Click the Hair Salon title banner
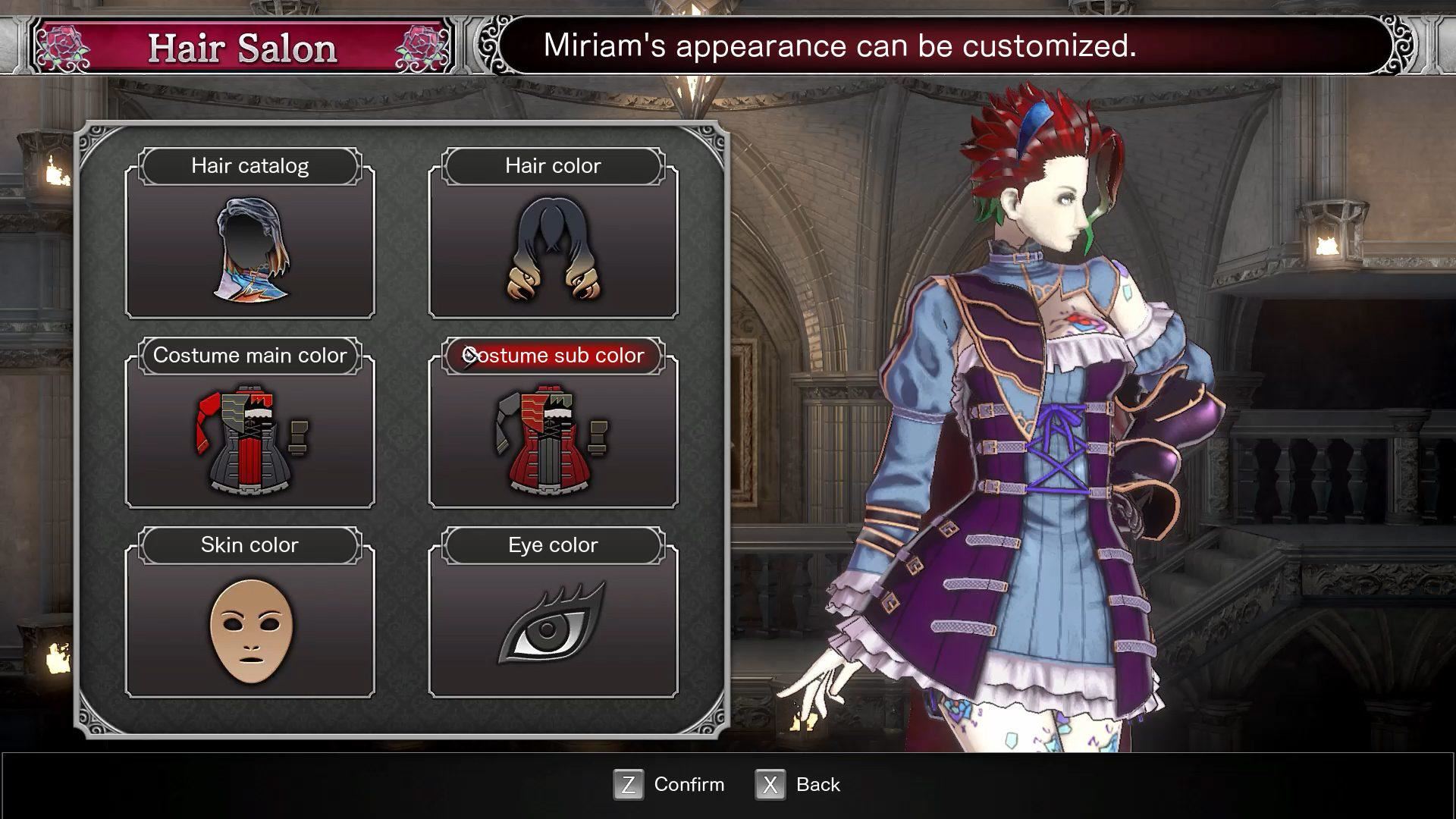The width and height of the screenshot is (1456, 819). tap(241, 47)
